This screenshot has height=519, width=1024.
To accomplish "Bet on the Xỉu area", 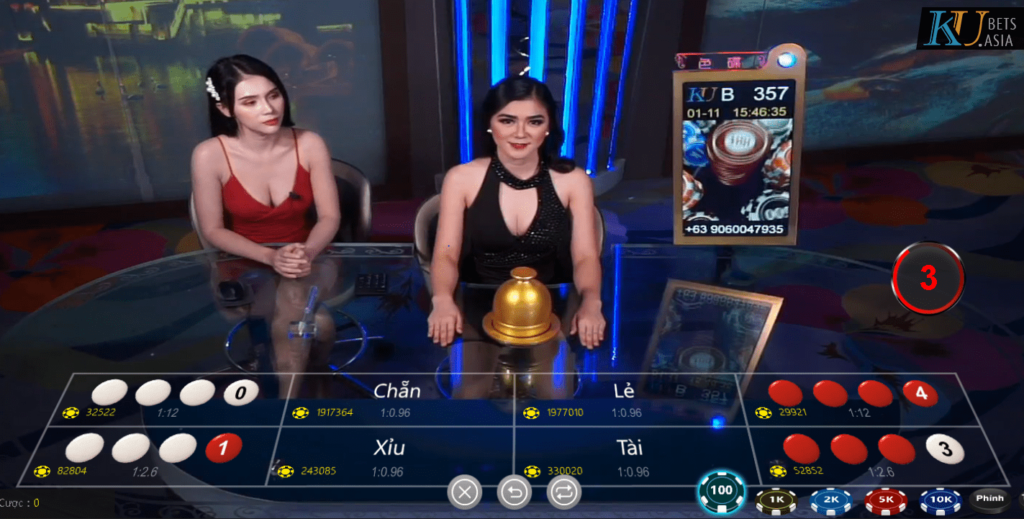I will tap(390, 457).
